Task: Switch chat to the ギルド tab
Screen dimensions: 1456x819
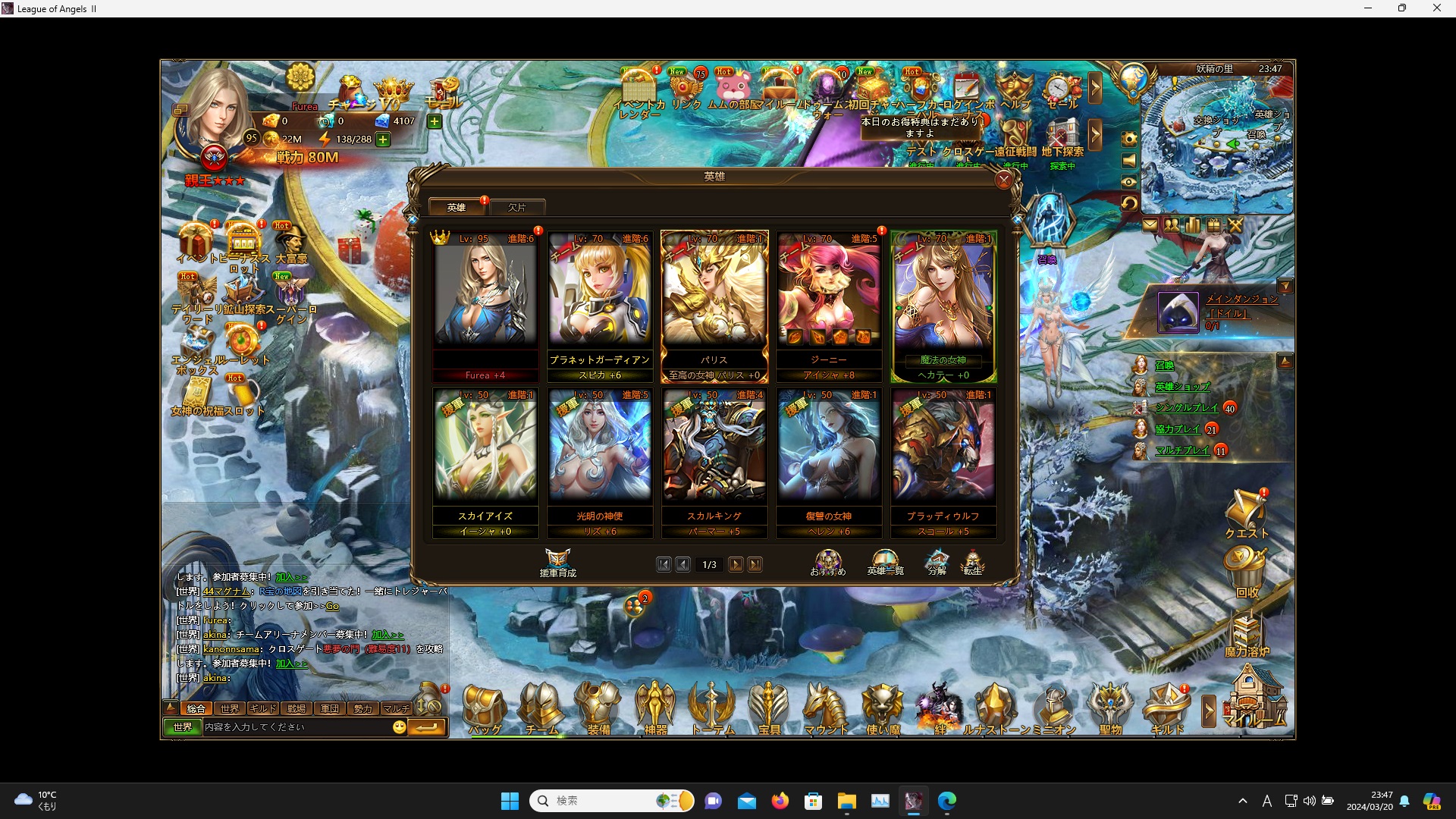Action: click(x=262, y=708)
